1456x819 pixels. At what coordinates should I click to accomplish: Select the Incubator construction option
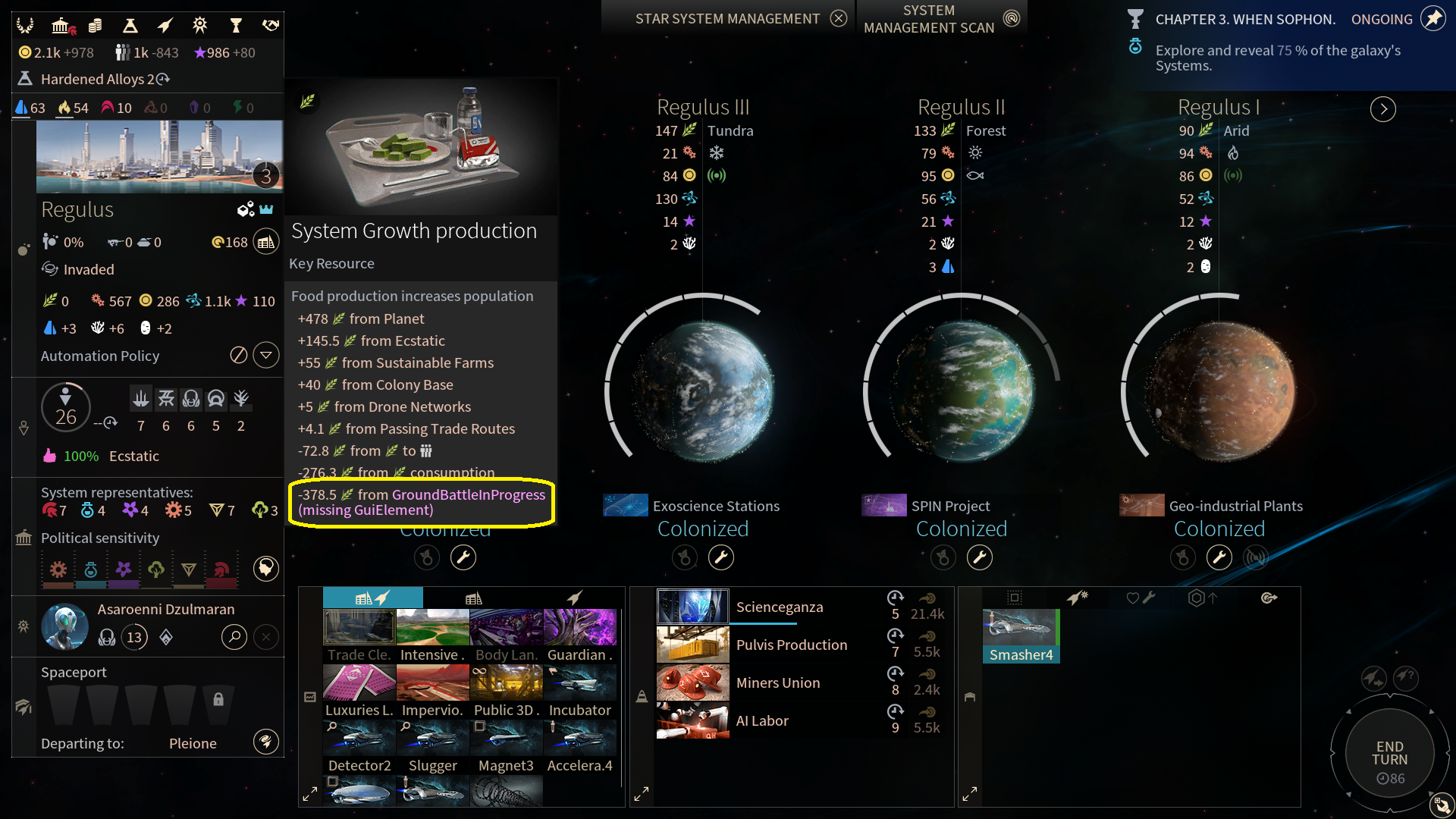580,691
